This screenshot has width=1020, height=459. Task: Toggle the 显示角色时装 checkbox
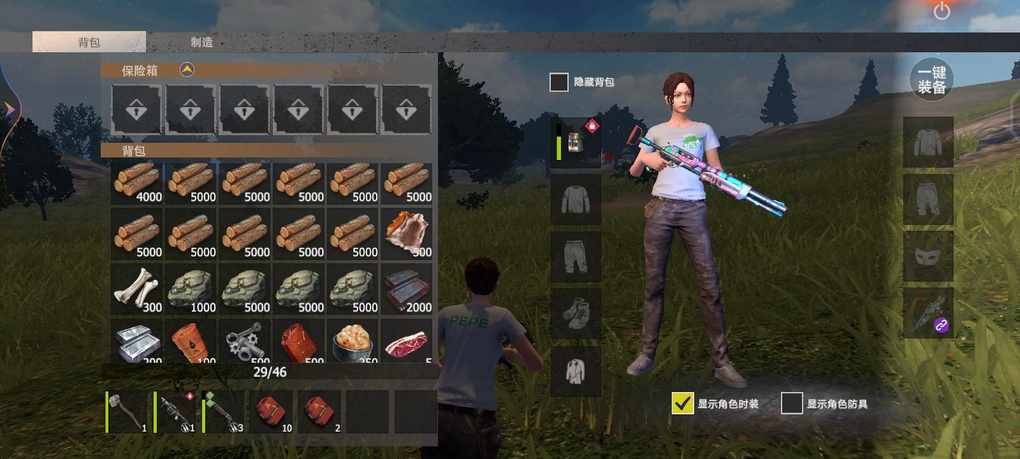point(683,403)
